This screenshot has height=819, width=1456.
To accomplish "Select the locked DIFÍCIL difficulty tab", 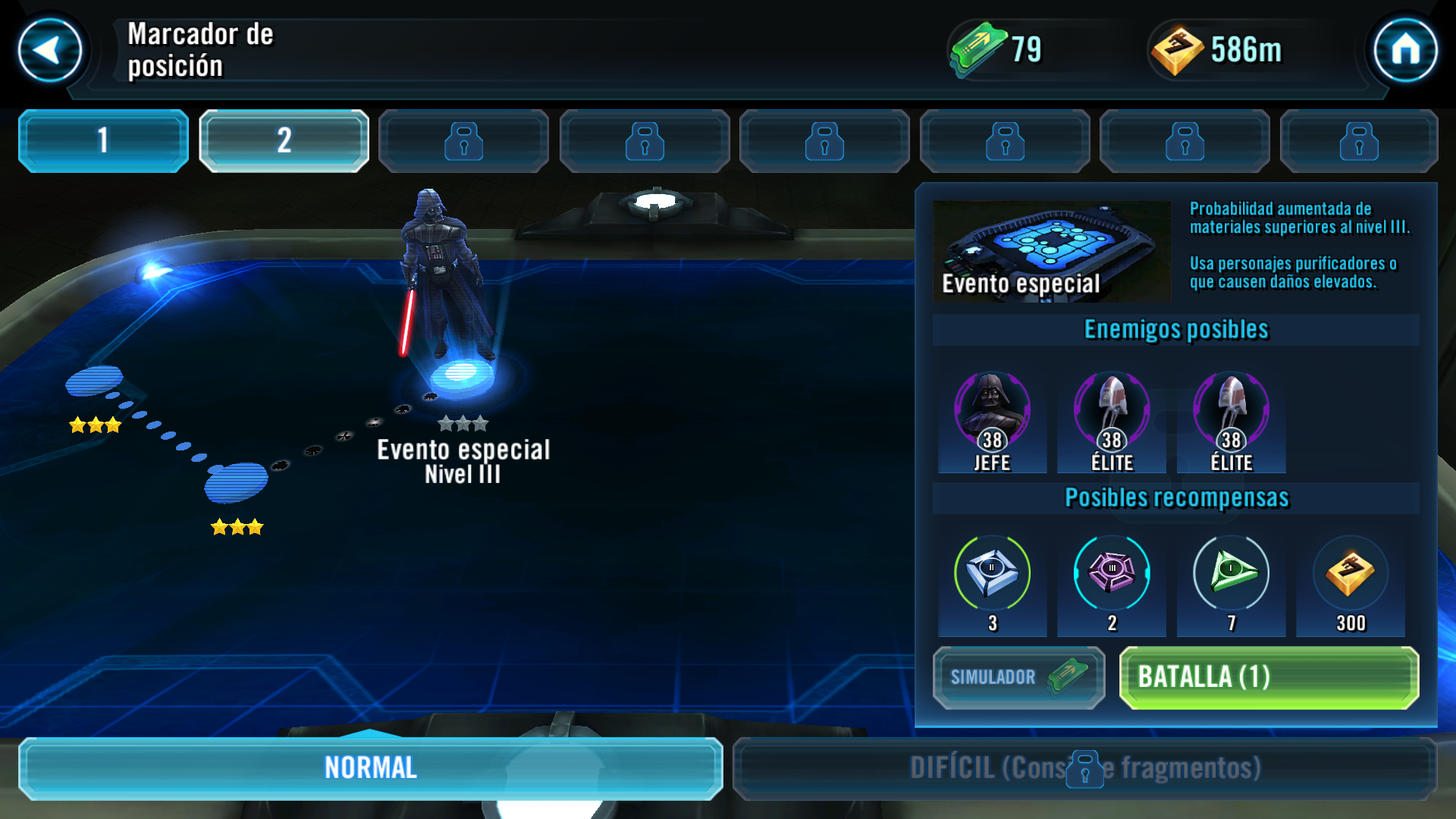I will point(1084,768).
